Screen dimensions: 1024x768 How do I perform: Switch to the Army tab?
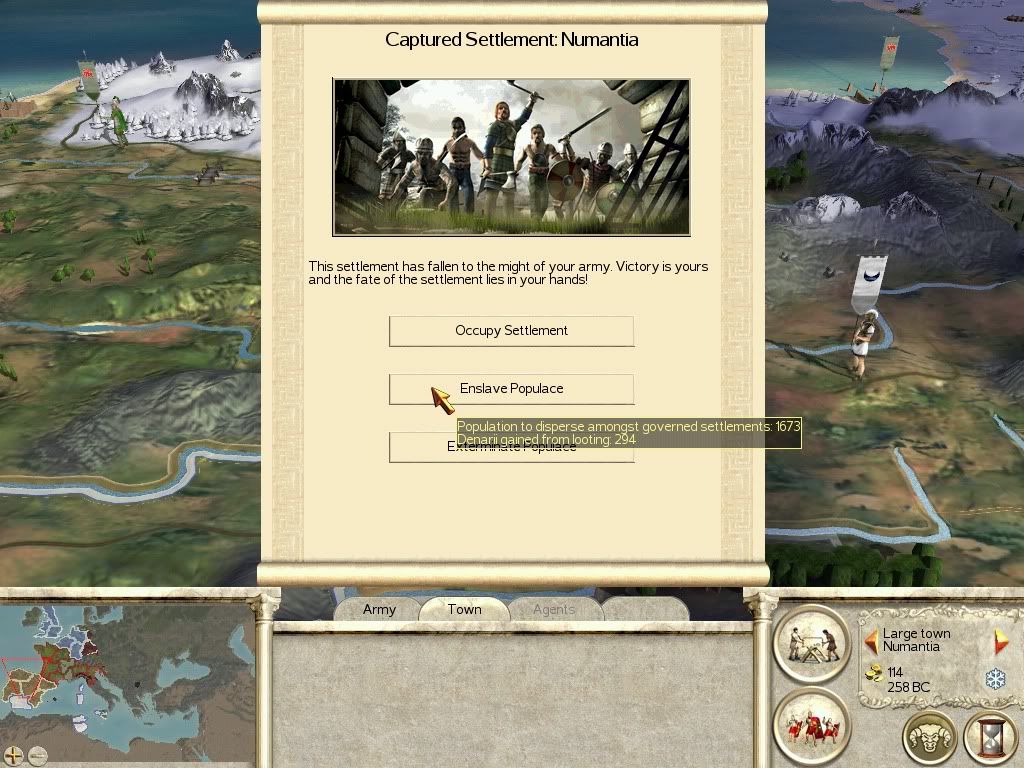click(379, 609)
